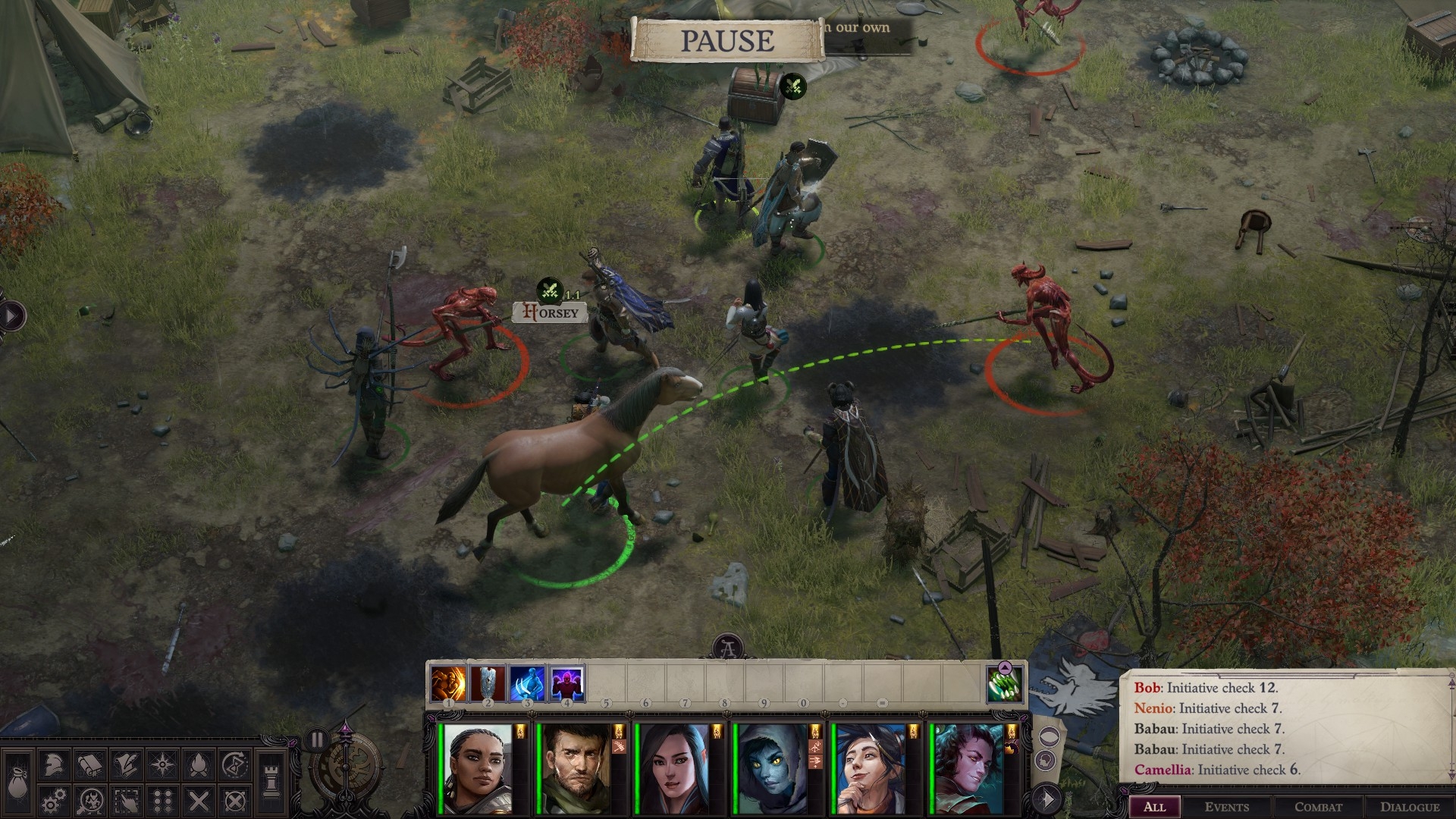
Task: Activate the blue figure ability in slot 3
Action: click(x=527, y=684)
